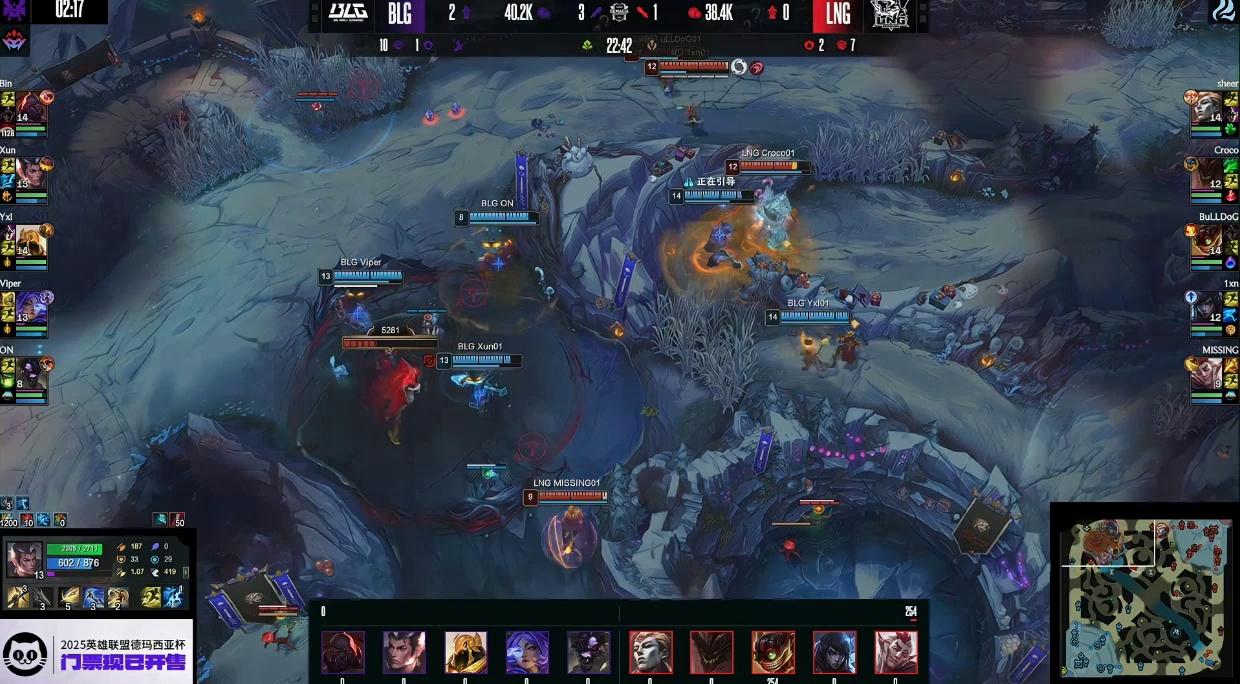Click the red-framed goggled champion showing 254
Image resolution: width=1240 pixels, height=684 pixels.
[x=773, y=652]
